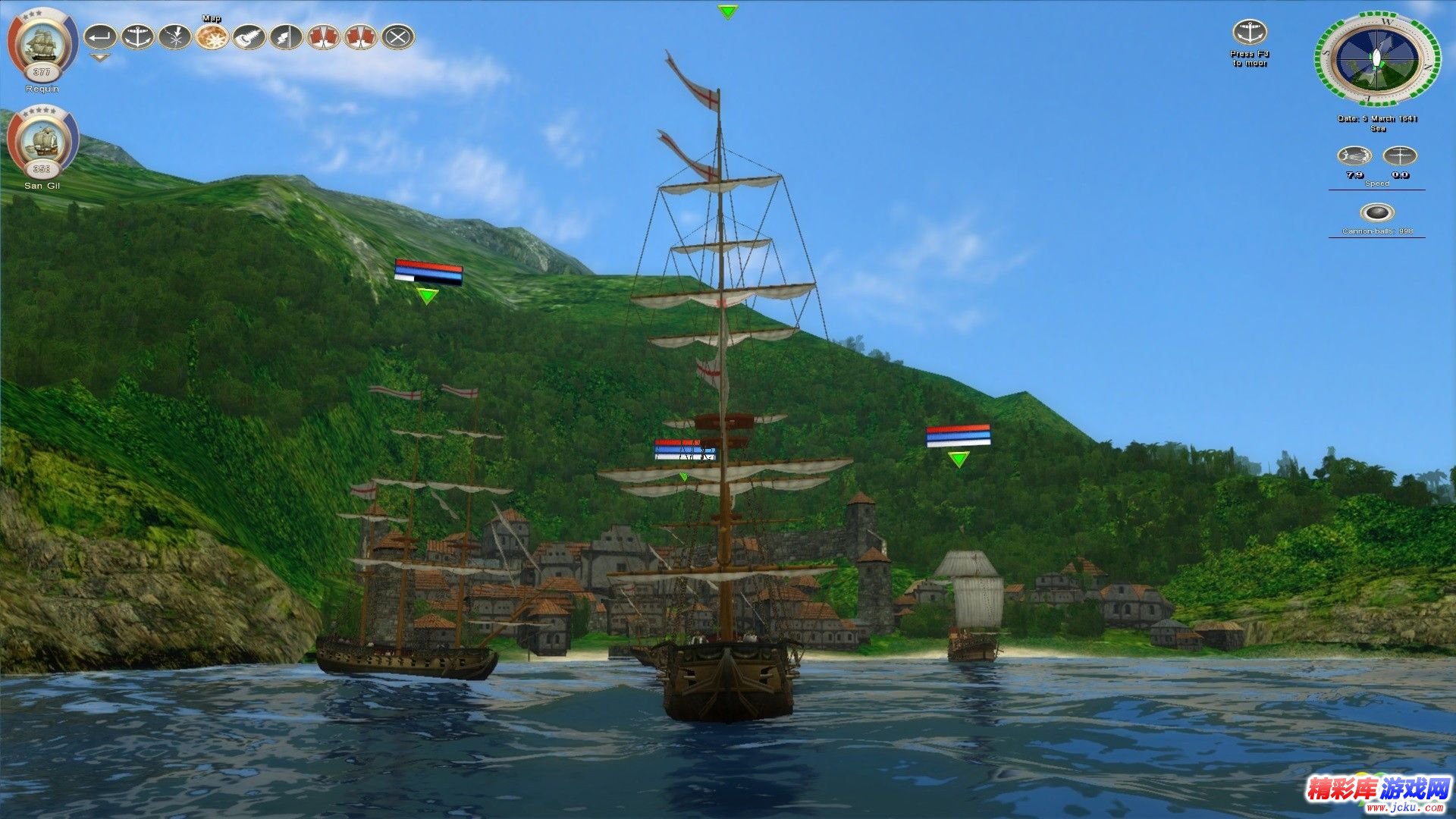Click the return arrow command button
The image size is (1456, 819).
[100, 36]
